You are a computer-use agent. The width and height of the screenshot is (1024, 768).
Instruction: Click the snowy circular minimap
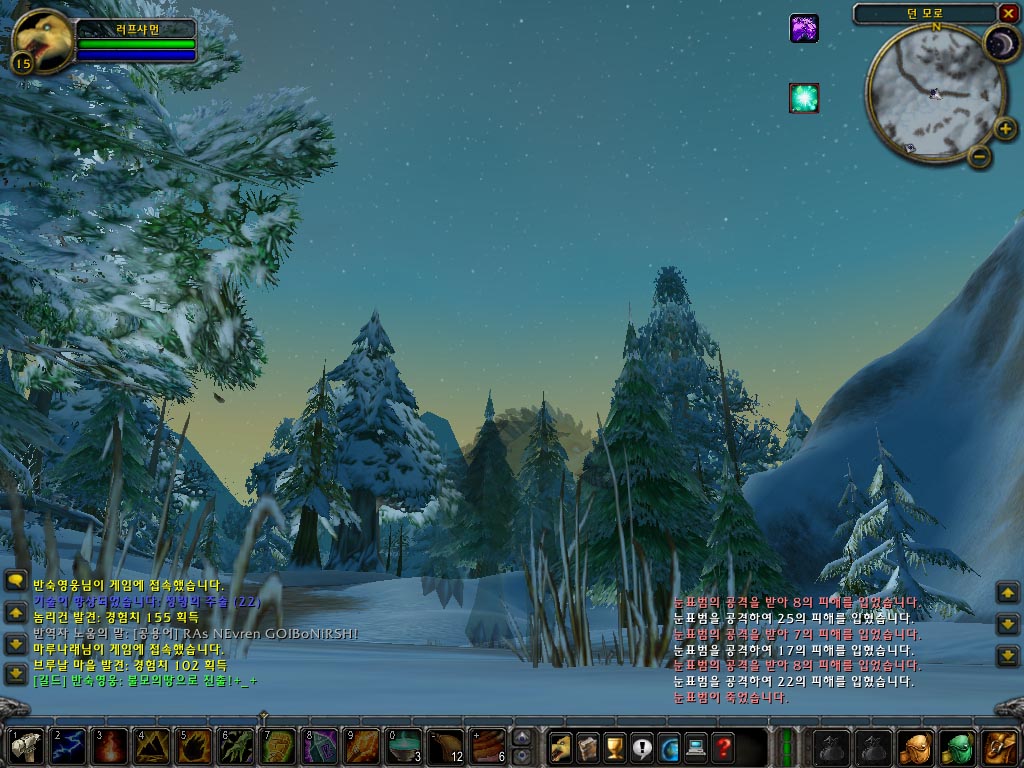click(x=922, y=93)
